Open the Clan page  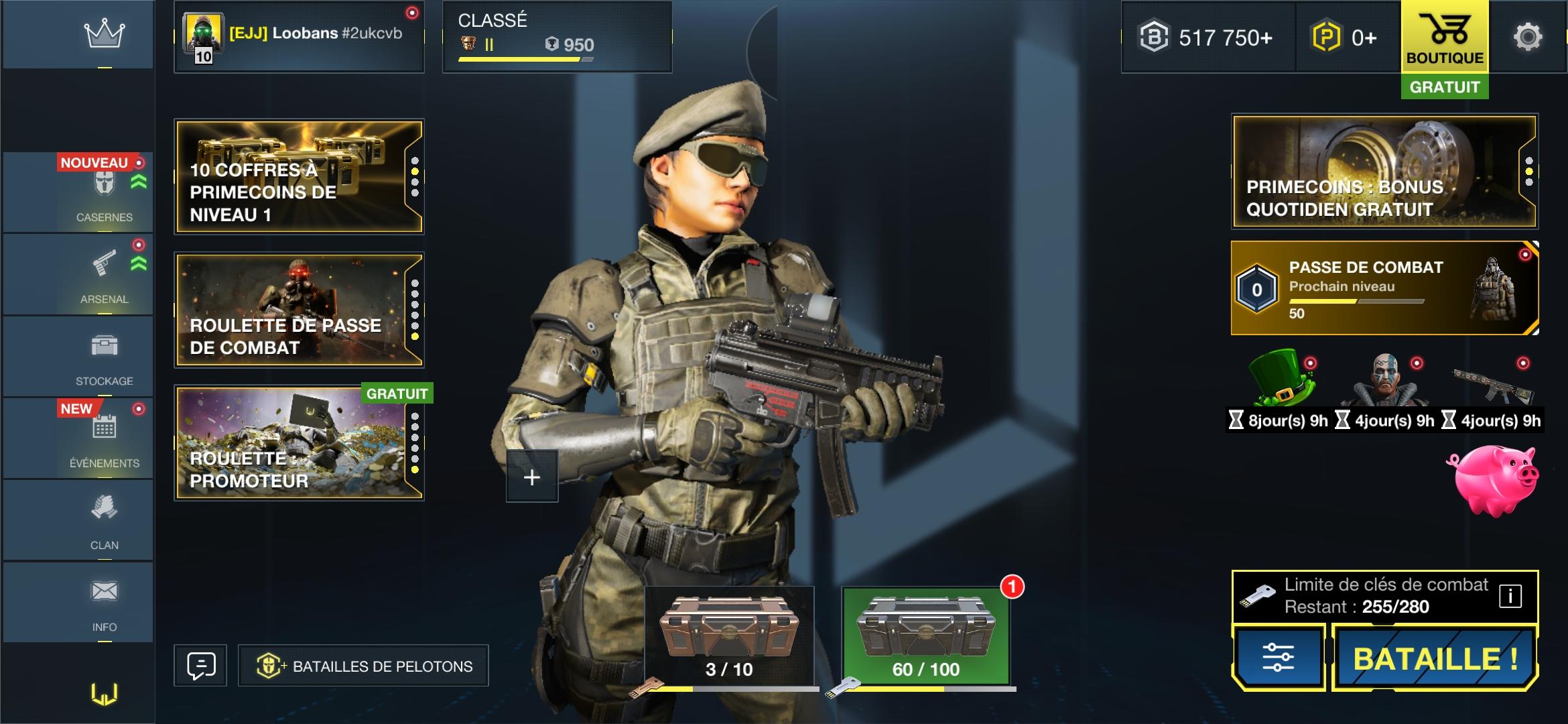click(104, 520)
